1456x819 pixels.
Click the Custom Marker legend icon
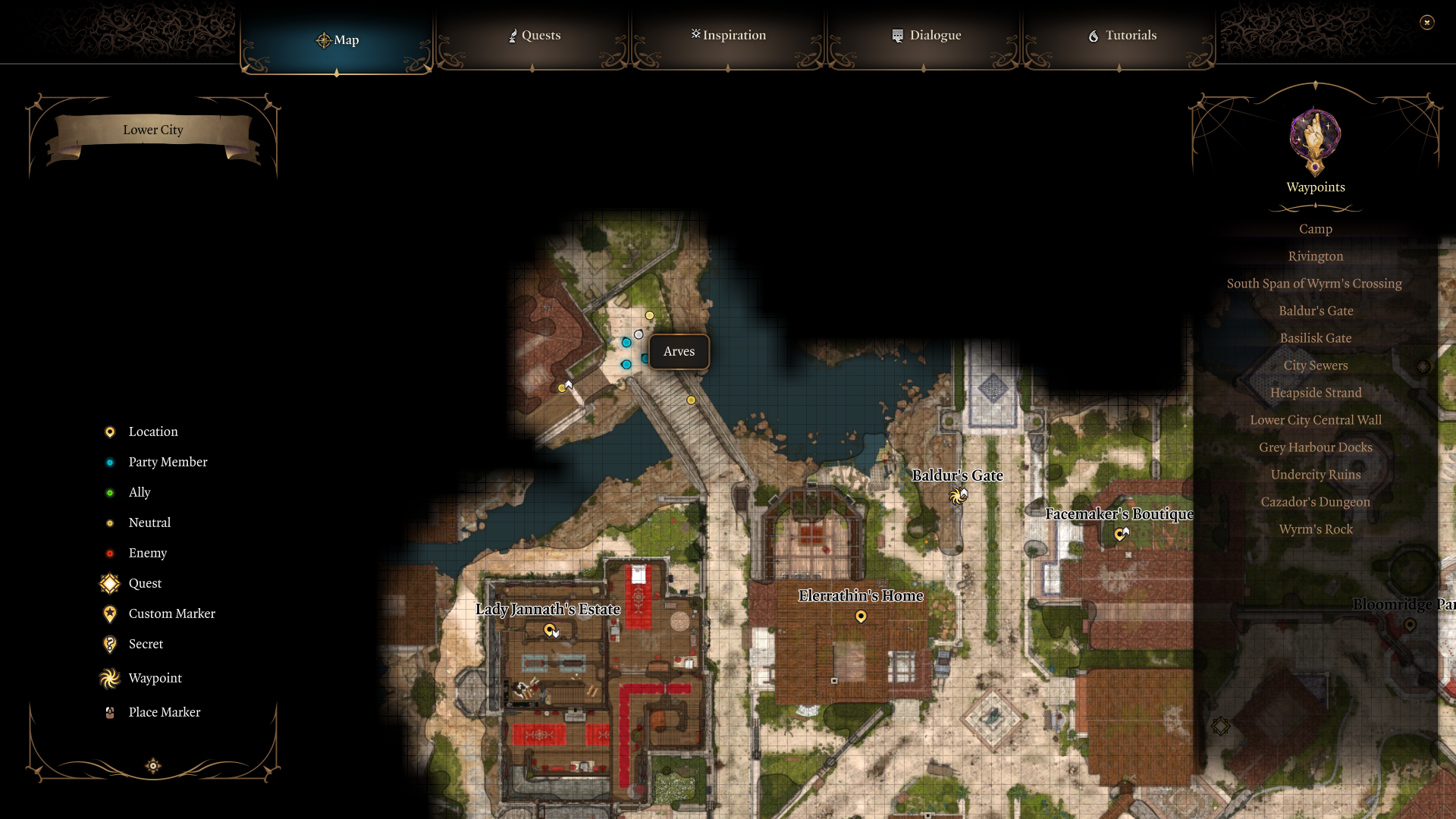(x=108, y=613)
